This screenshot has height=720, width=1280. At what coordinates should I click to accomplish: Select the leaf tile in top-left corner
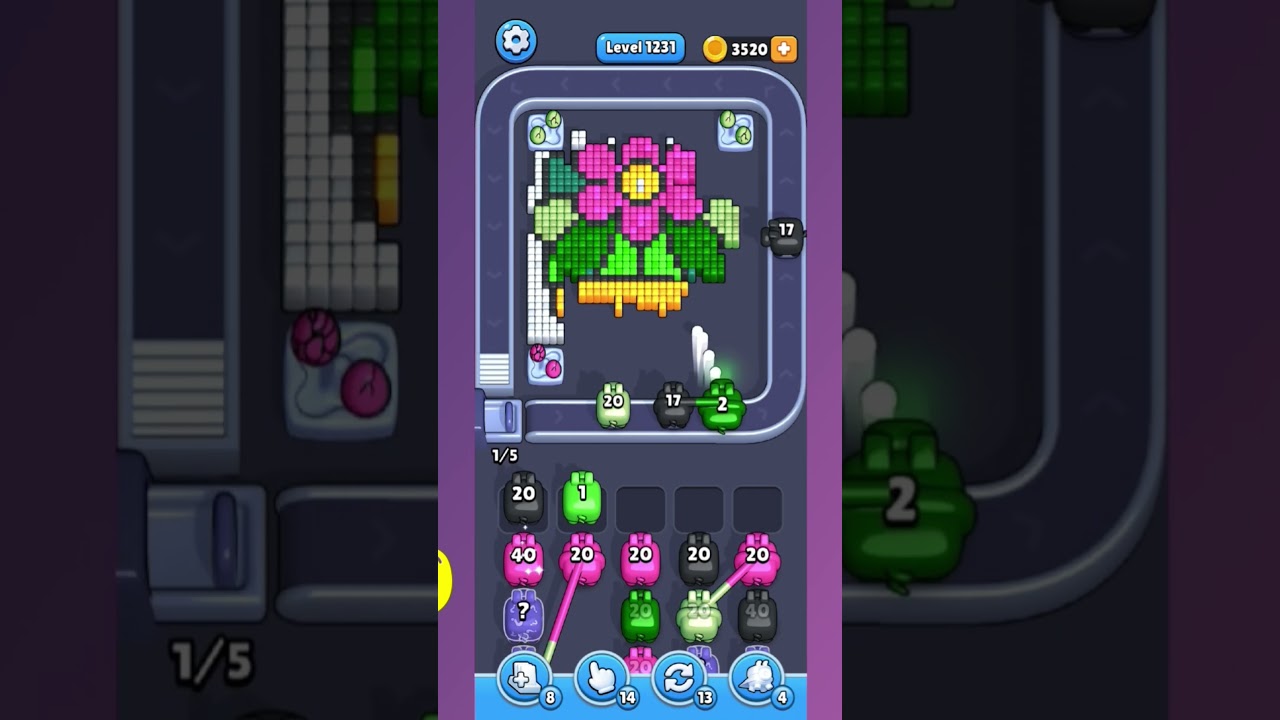pos(544,127)
